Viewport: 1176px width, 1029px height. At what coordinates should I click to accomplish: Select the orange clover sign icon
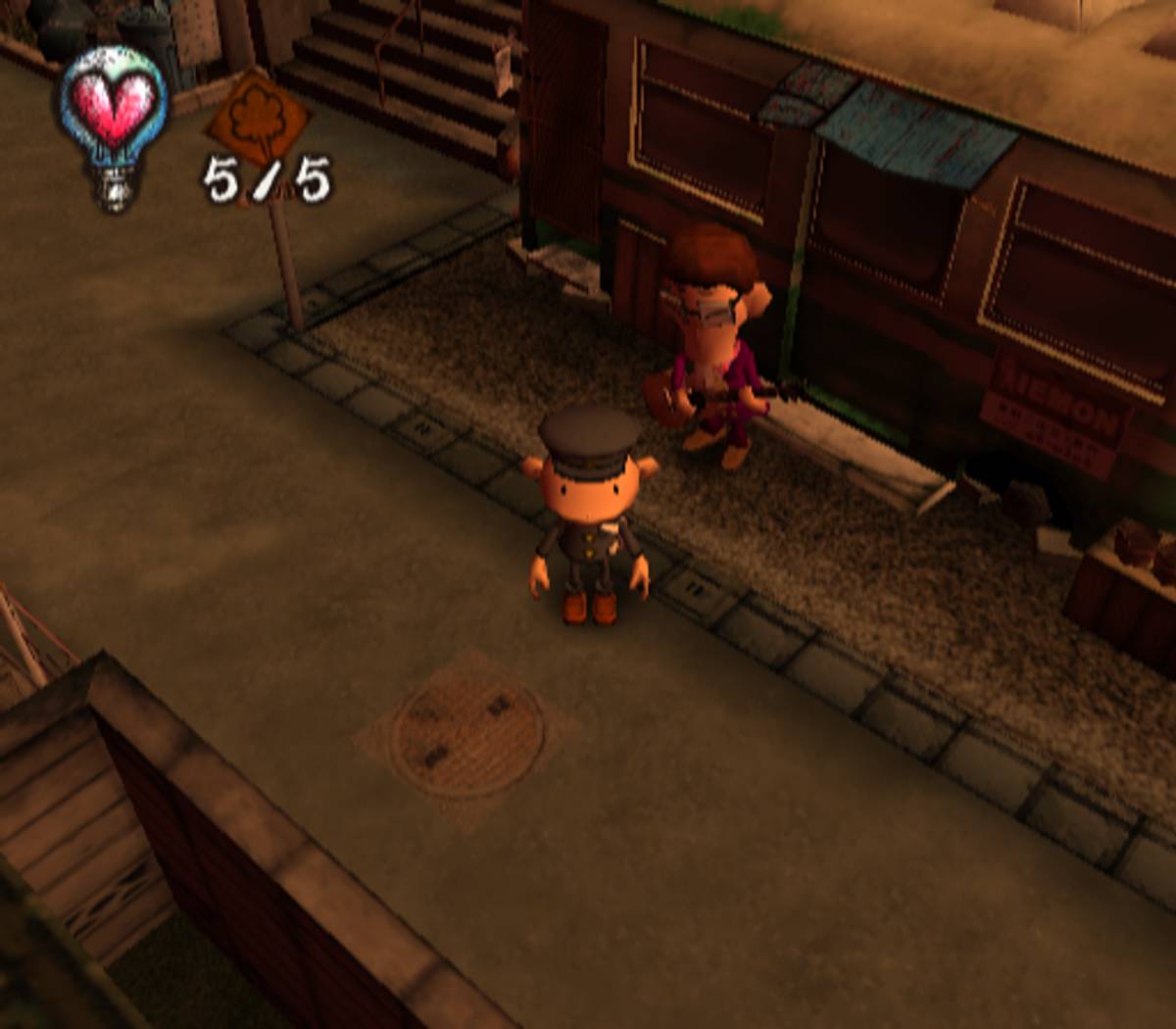tap(258, 119)
